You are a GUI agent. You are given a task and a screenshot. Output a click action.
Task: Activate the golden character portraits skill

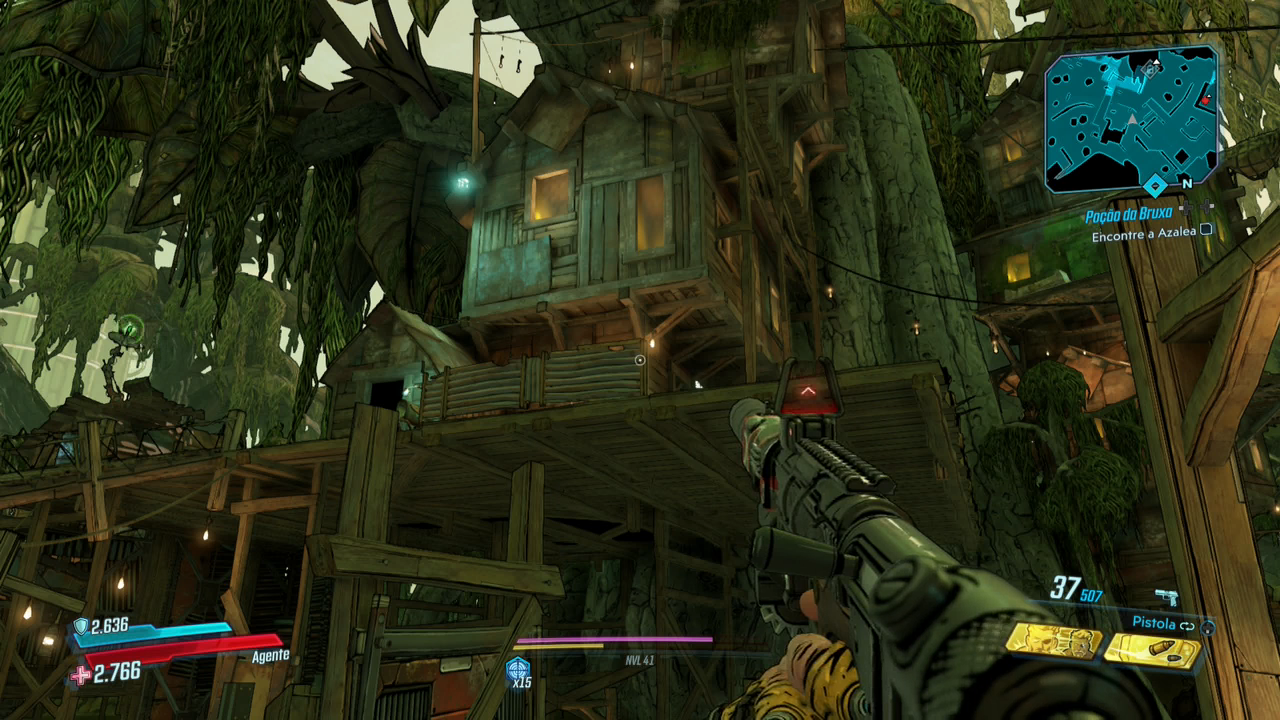[x=1052, y=641]
